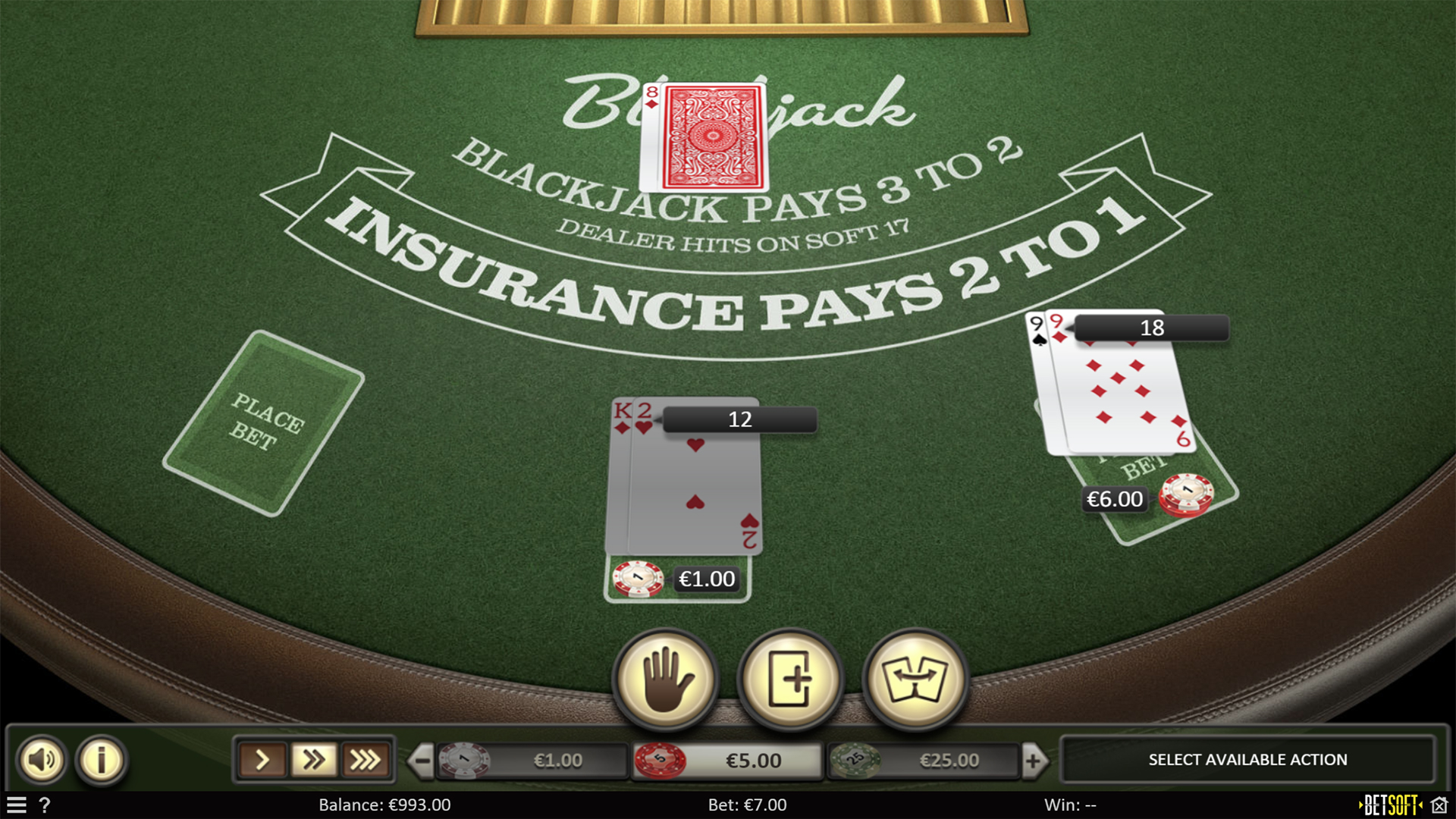Image resolution: width=1456 pixels, height=819 pixels.
Task: Switch back to normal game speed
Action: pos(263,759)
